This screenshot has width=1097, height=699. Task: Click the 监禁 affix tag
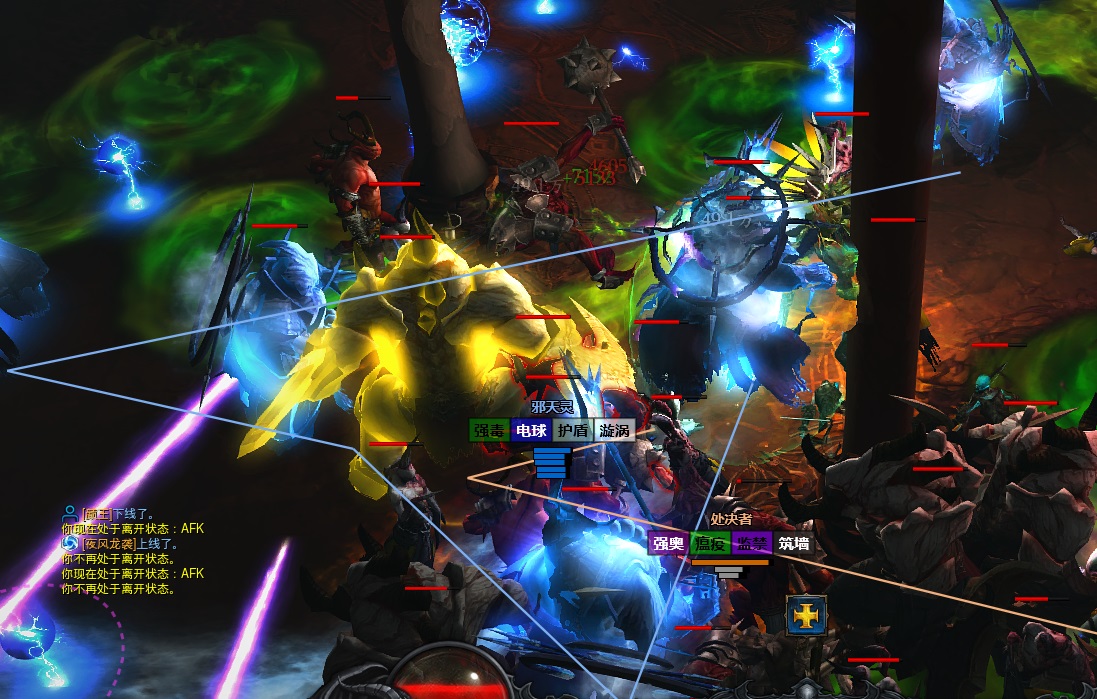coord(751,545)
